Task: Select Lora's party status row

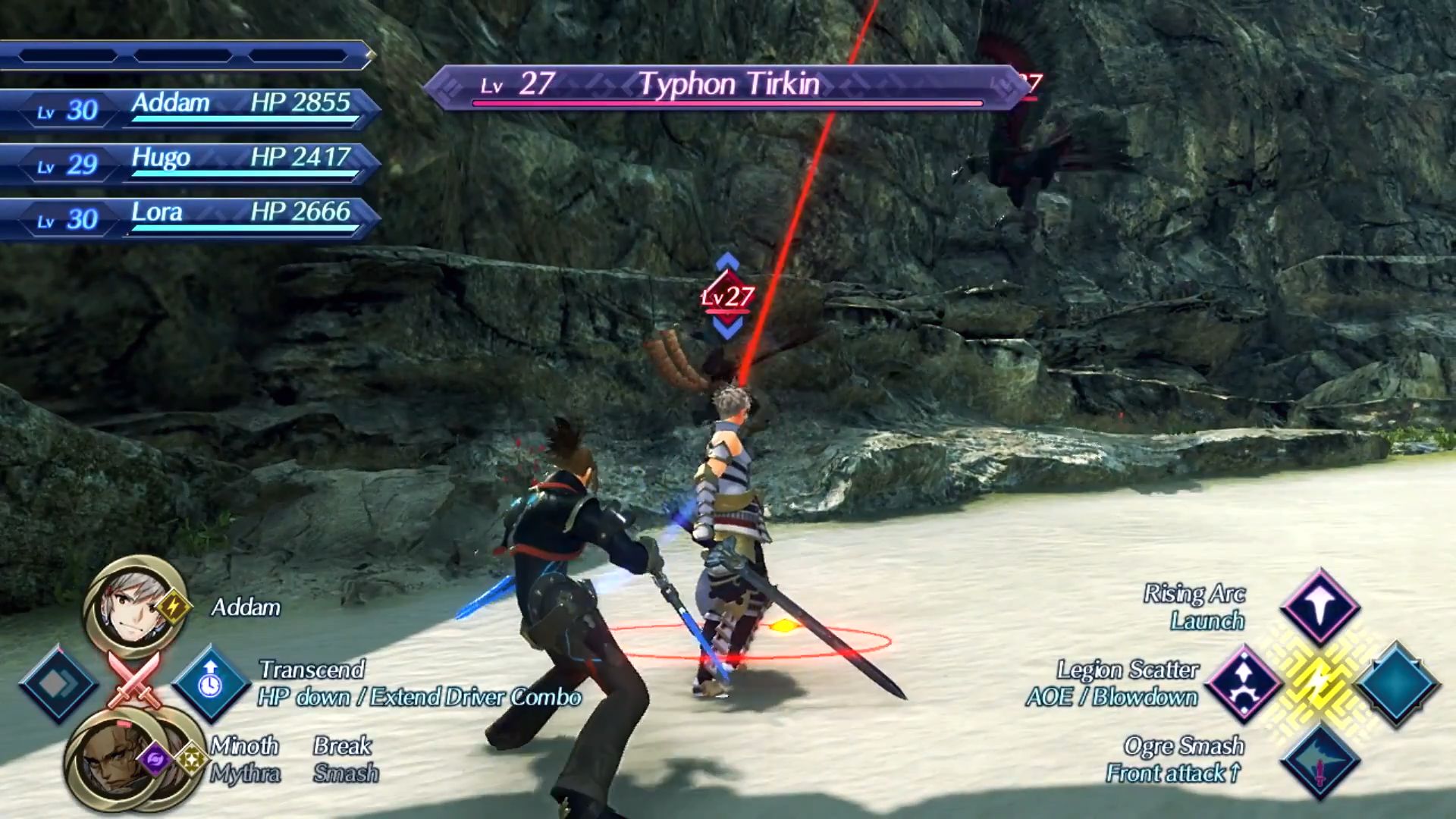Action: pos(190,218)
